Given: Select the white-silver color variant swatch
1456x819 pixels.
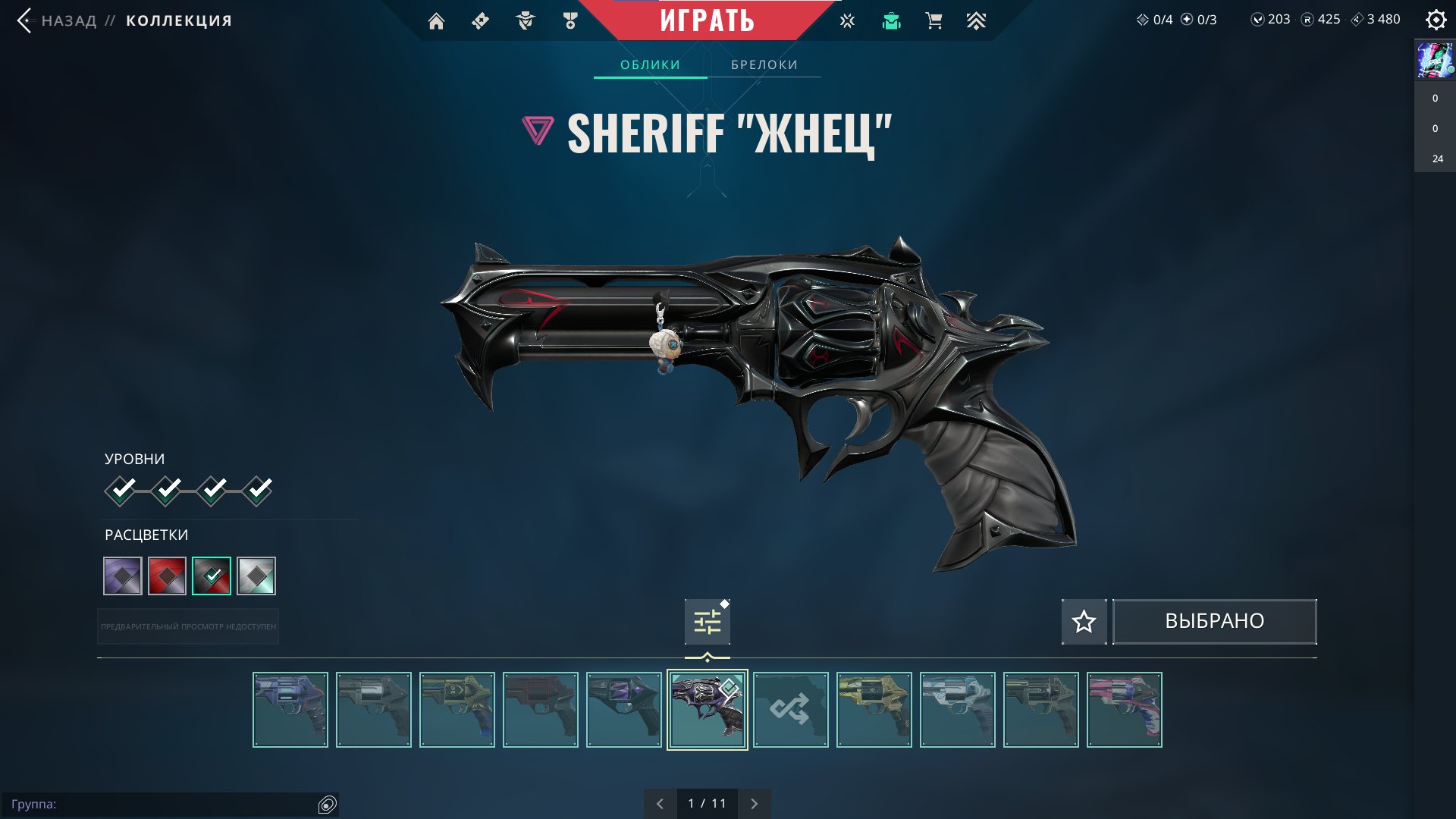Looking at the screenshot, I should (256, 576).
